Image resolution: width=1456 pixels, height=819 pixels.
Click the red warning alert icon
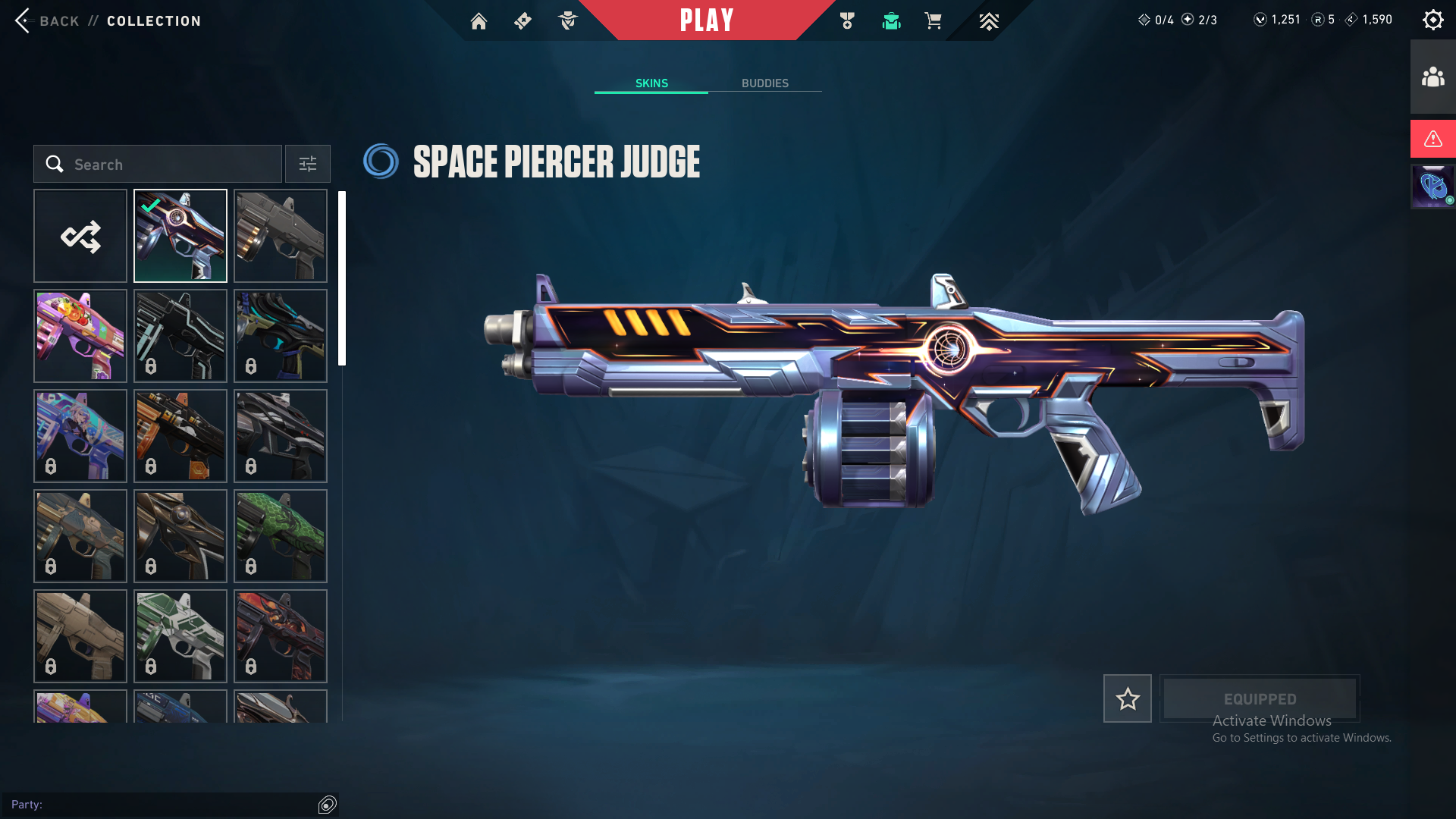1432,139
